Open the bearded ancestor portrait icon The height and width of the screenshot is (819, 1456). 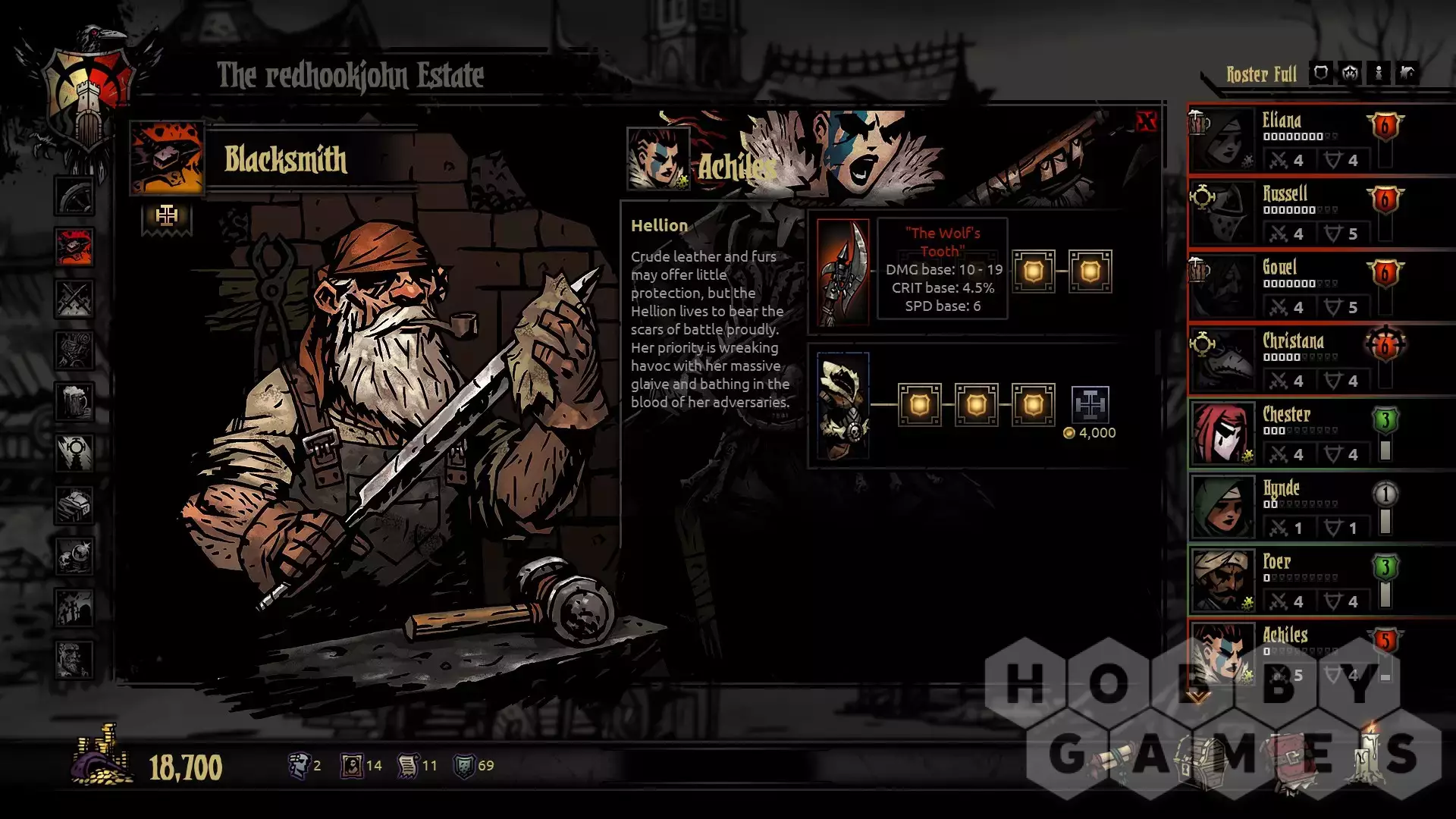point(74,660)
